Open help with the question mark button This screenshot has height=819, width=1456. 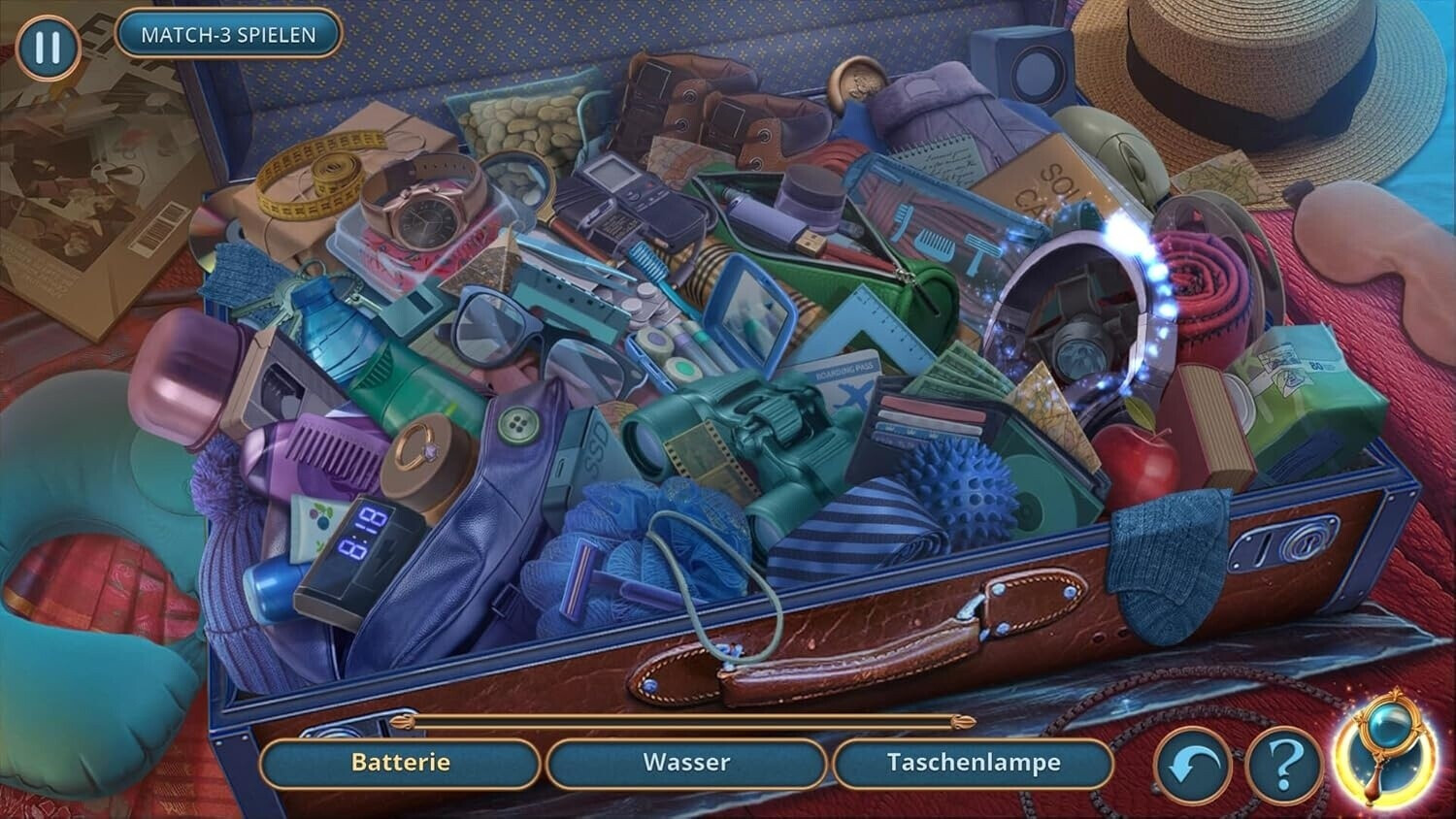coord(1283,767)
